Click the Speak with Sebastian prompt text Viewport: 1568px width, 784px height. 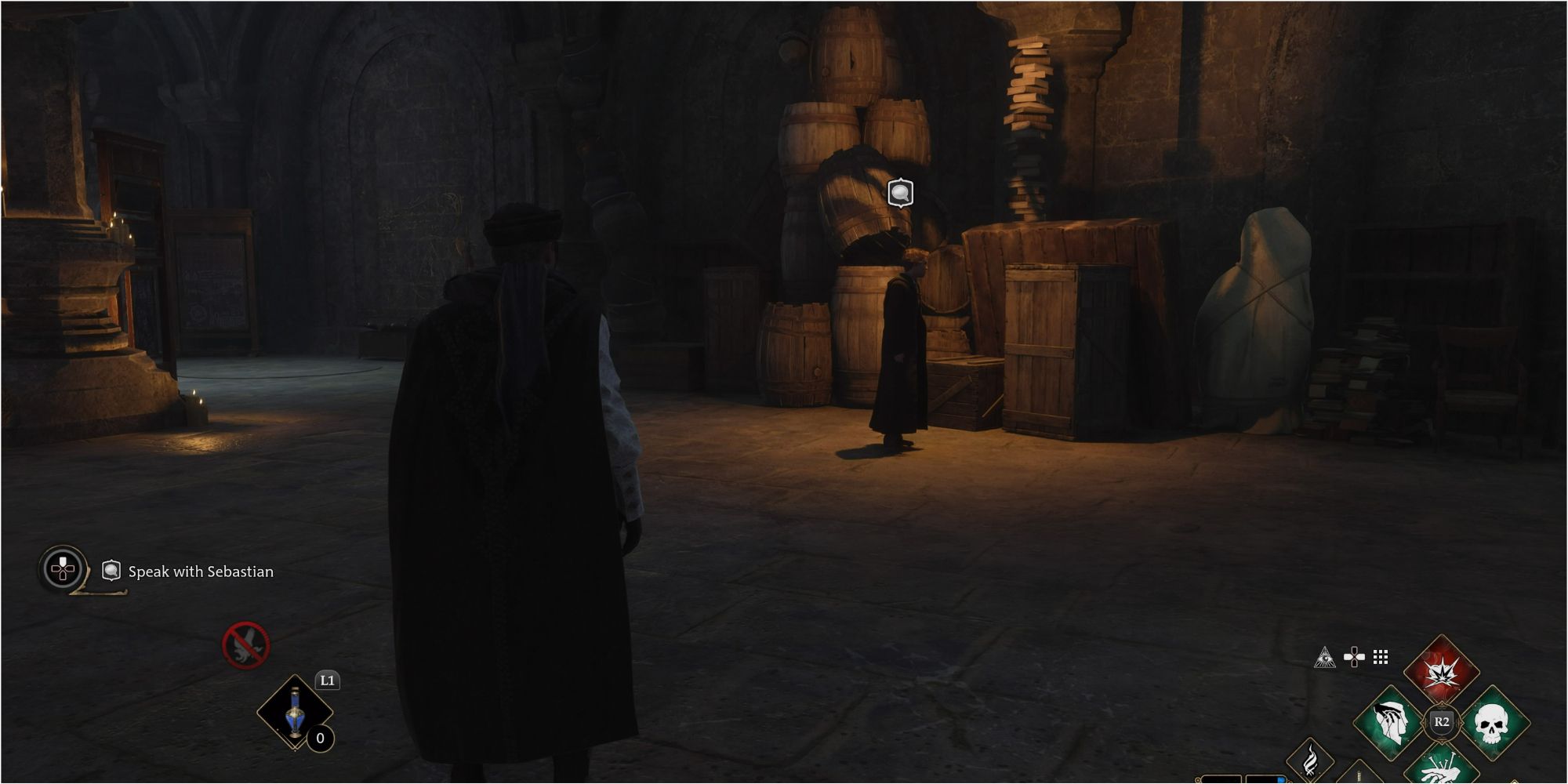201,572
